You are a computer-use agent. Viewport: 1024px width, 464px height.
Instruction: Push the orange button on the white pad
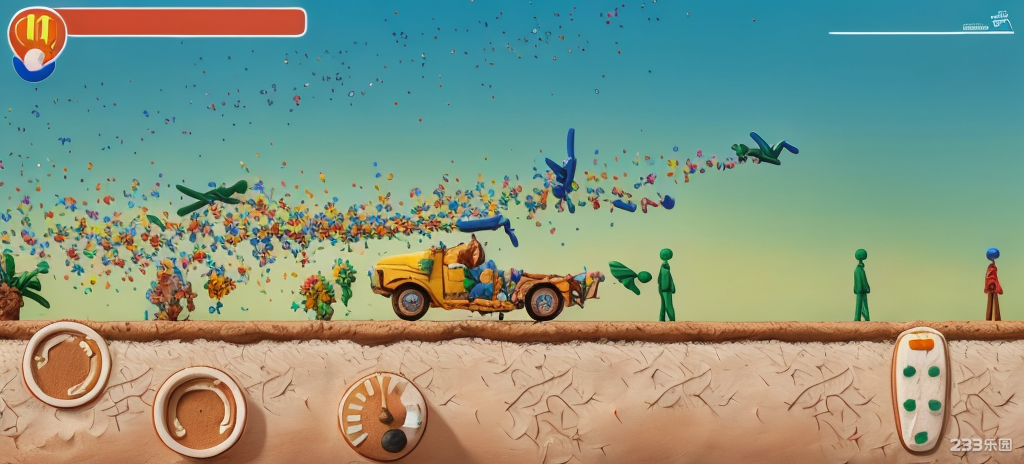(x=921, y=345)
